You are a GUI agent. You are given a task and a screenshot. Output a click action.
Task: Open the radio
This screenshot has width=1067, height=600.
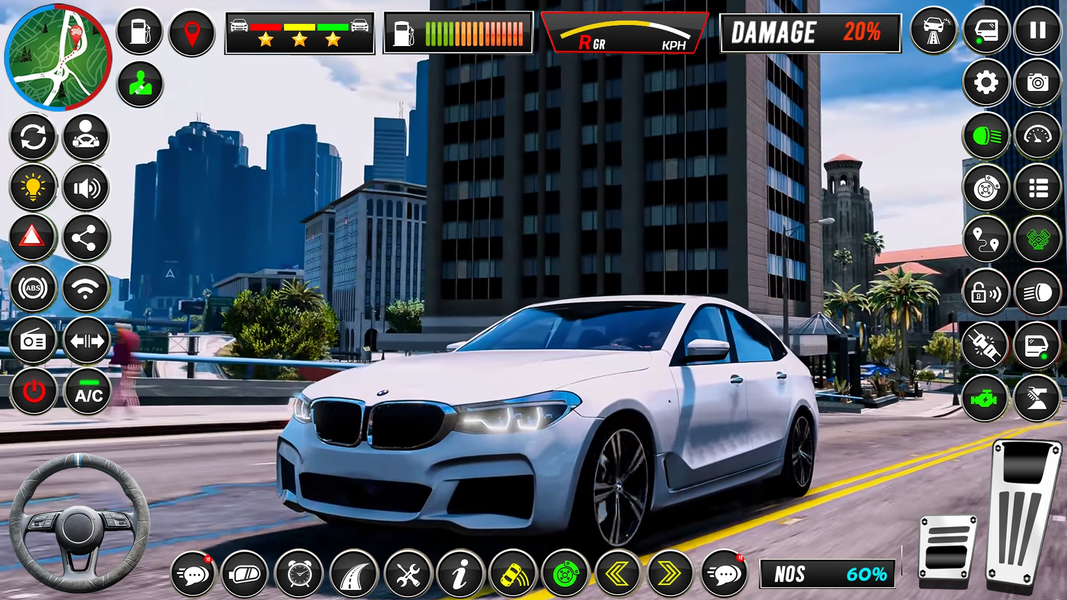click(x=33, y=341)
